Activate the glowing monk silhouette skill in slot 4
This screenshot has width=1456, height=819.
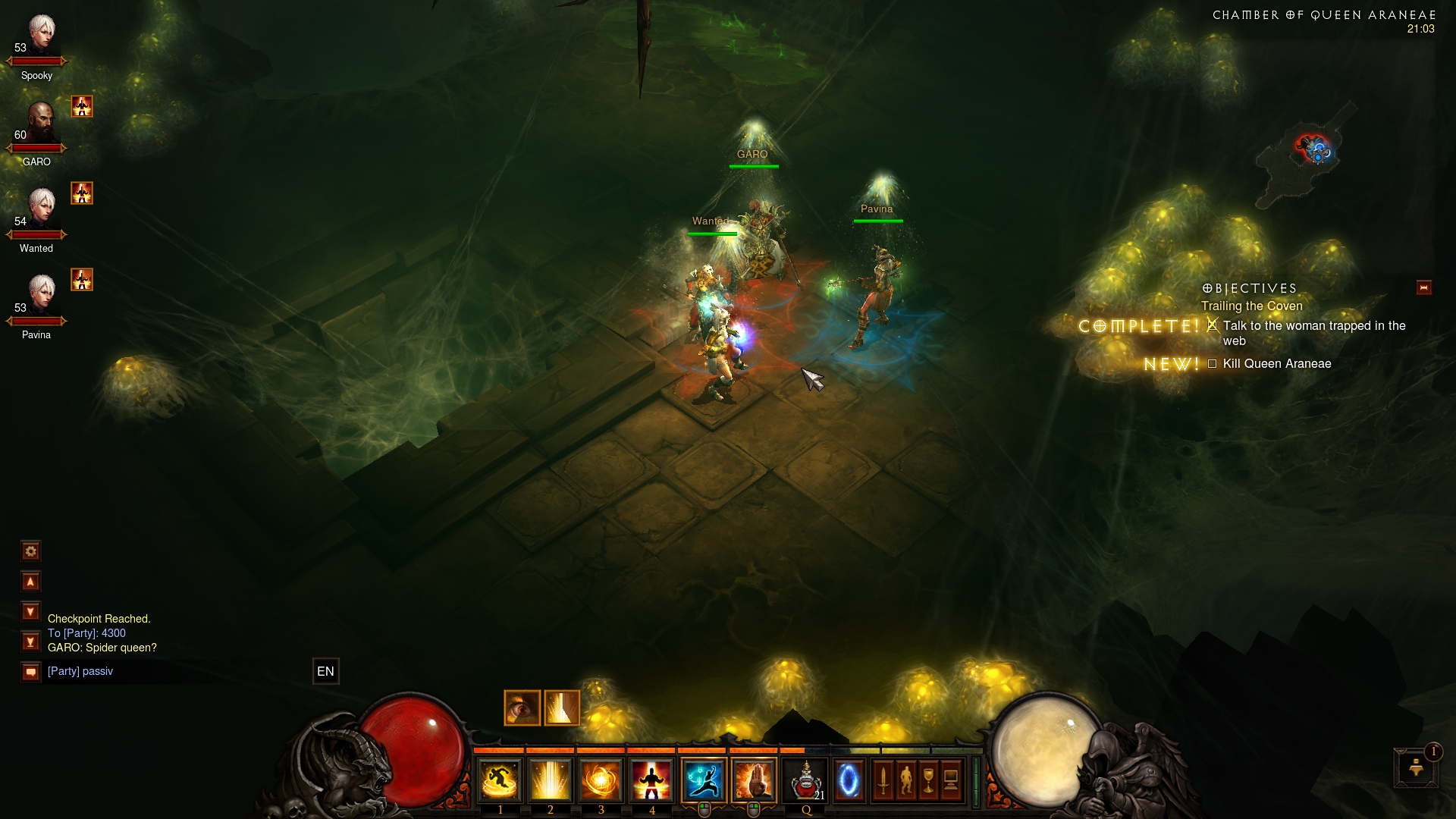651,780
